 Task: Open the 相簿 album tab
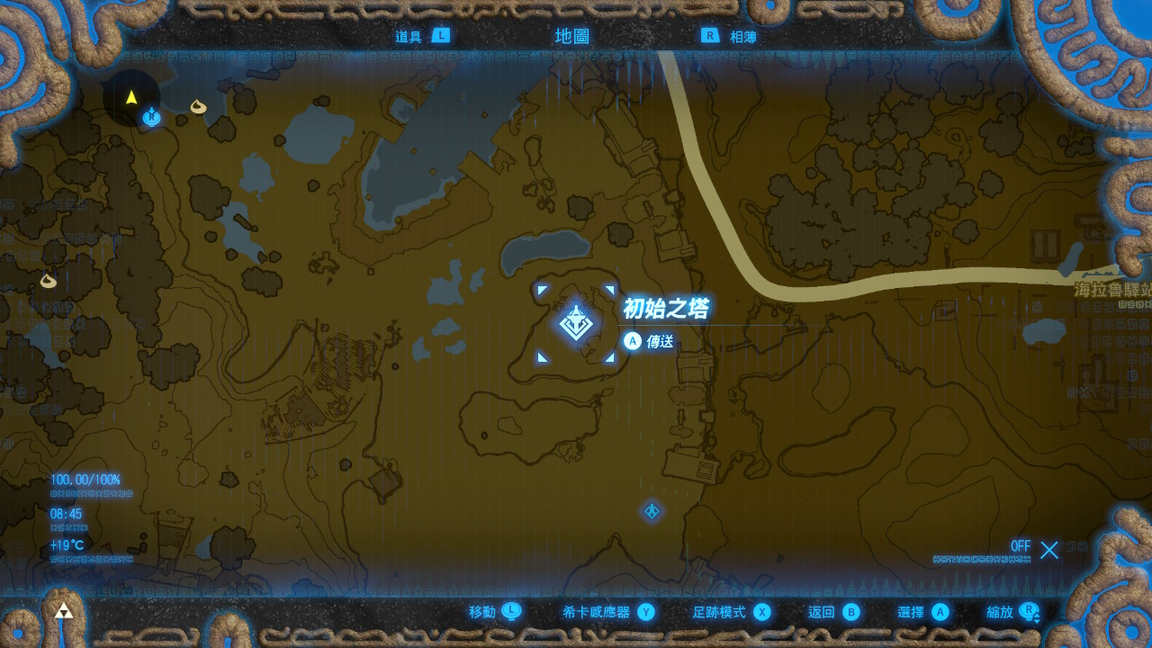(x=730, y=37)
